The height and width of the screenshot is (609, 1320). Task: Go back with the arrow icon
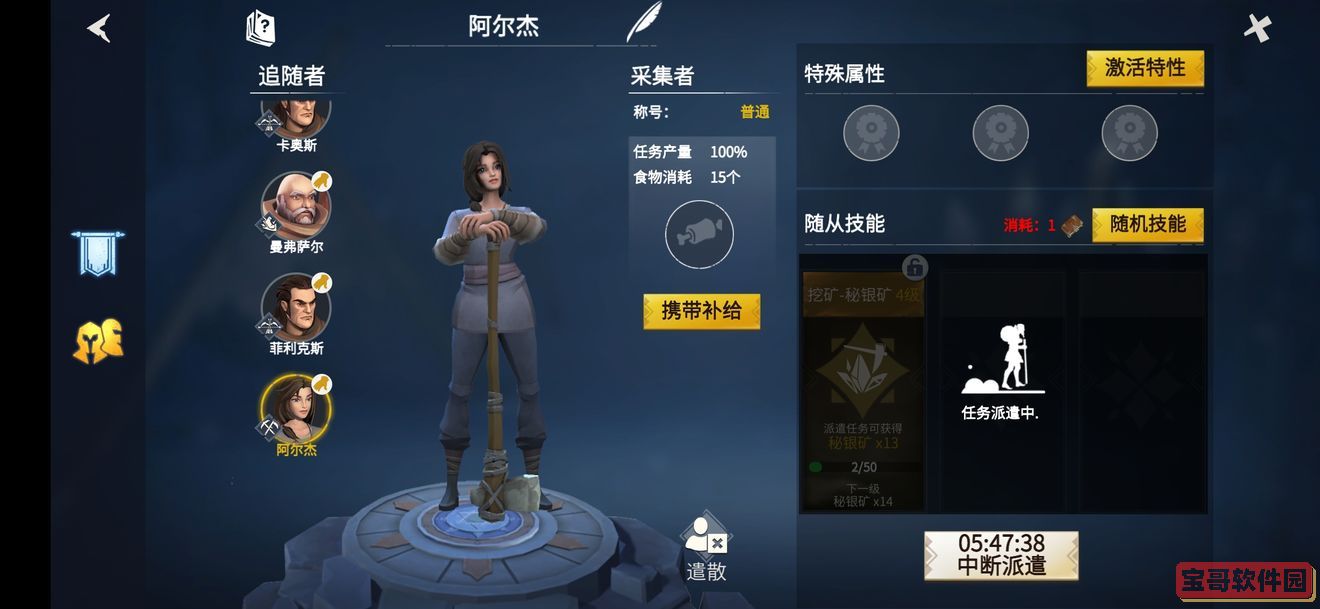99,28
